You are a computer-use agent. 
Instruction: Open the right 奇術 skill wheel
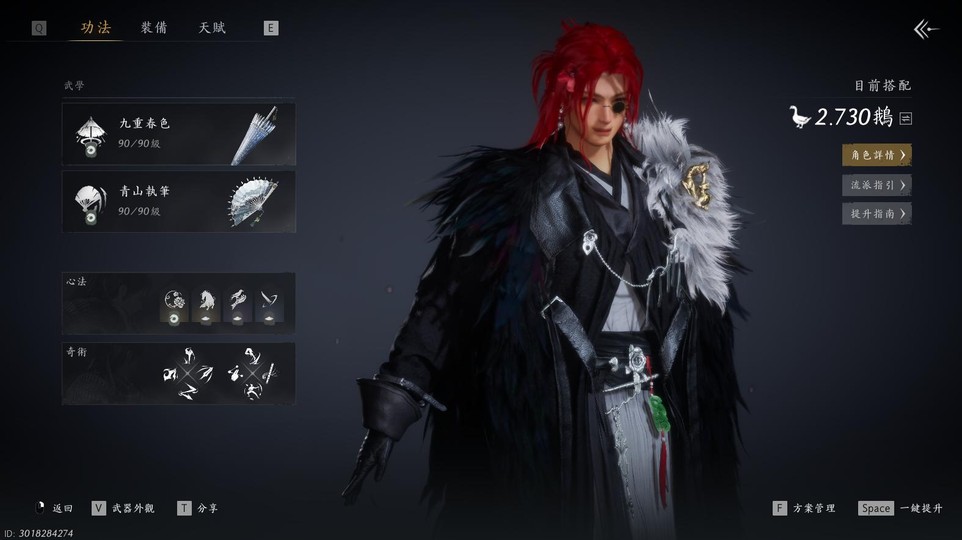click(x=248, y=374)
